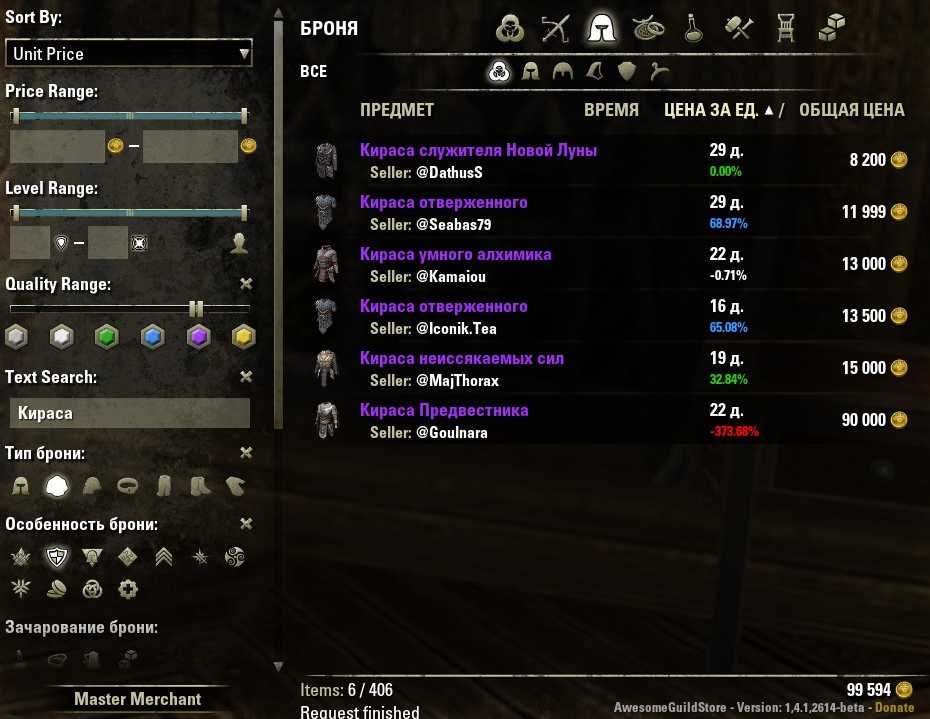Clear the Text Search filter
This screenshot has height=719, width=930.
247,377
